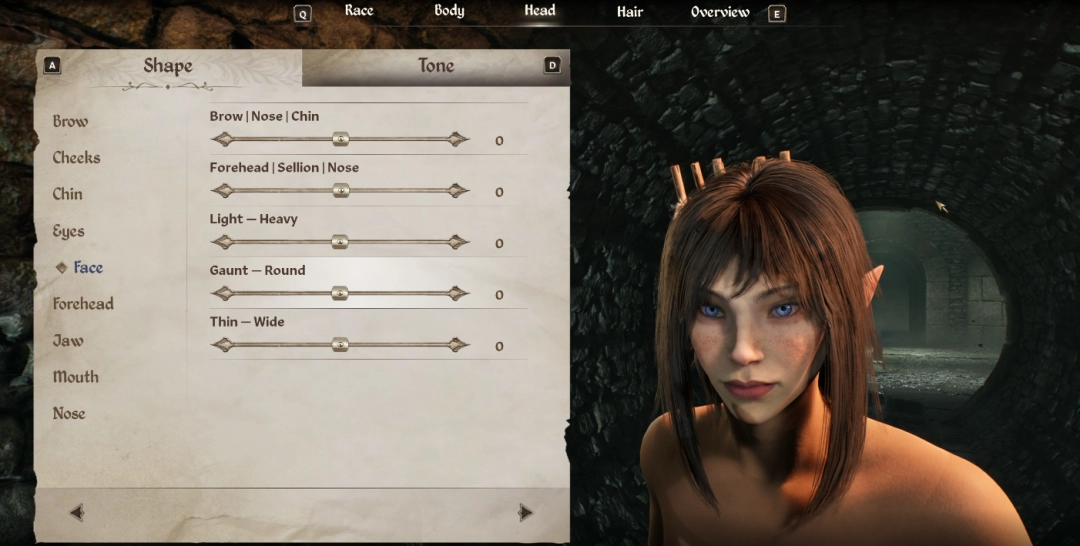
Task: Choose the Brow category
Action: (x=70, y=121)
